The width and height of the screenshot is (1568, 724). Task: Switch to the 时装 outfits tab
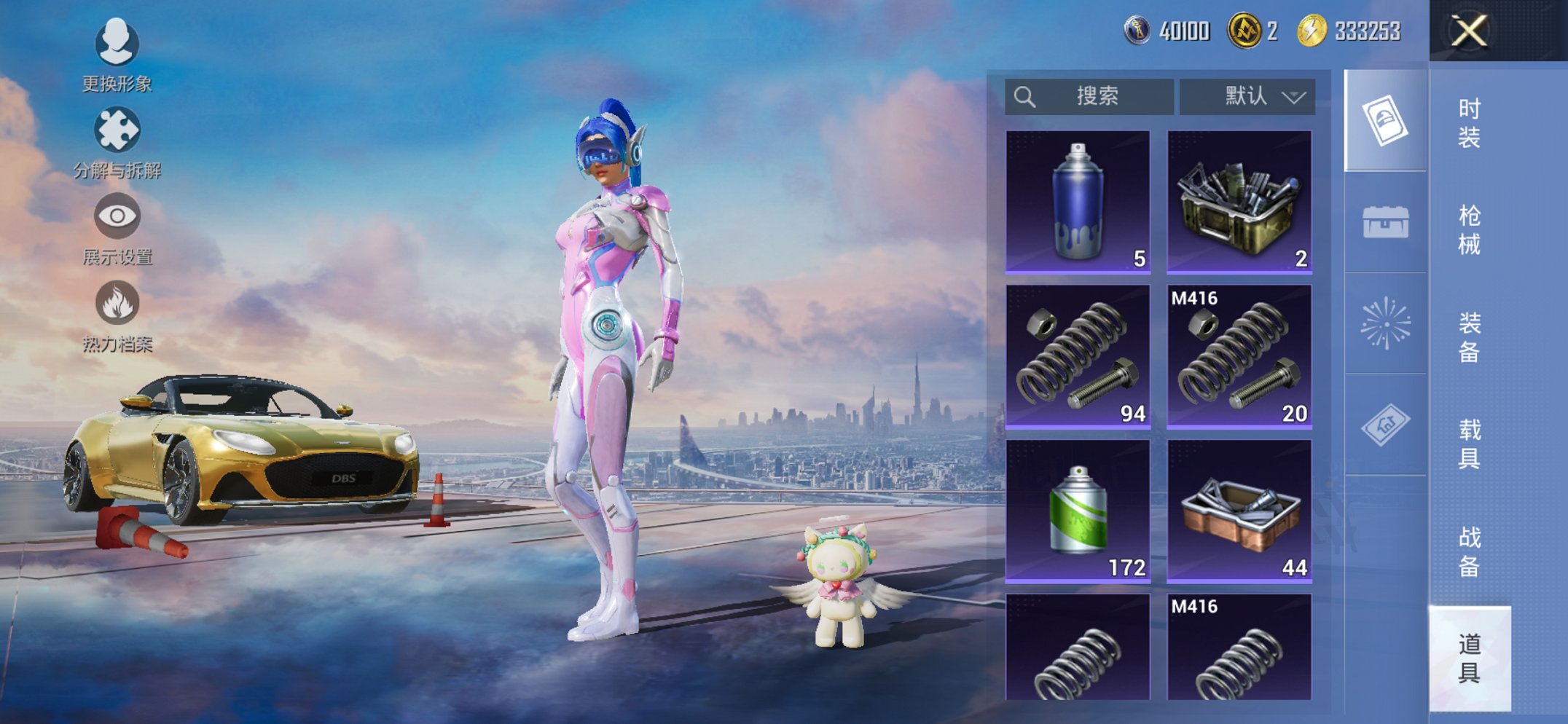point(1469,122)
